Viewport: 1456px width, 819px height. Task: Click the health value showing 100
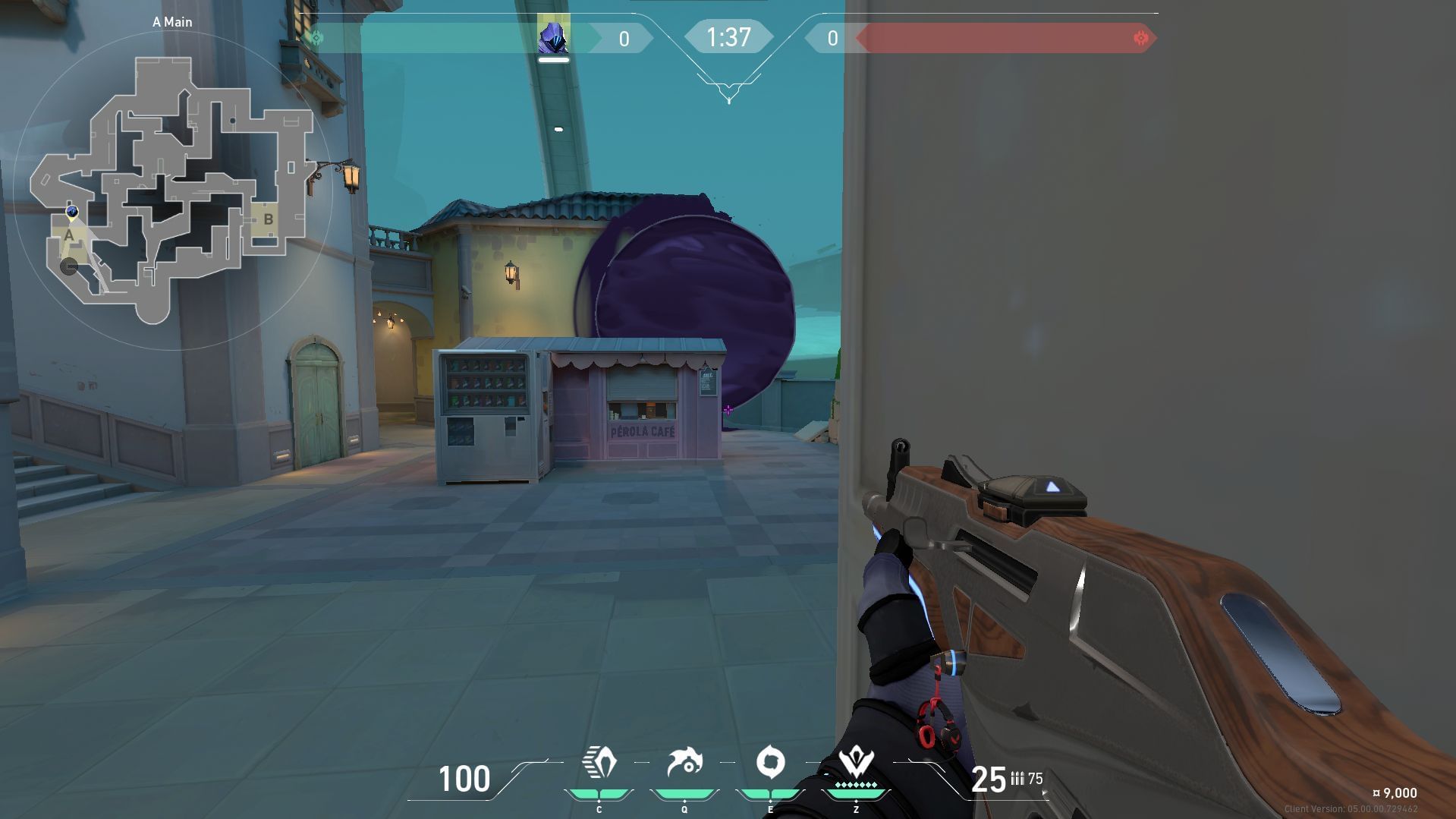click(465, 779)
